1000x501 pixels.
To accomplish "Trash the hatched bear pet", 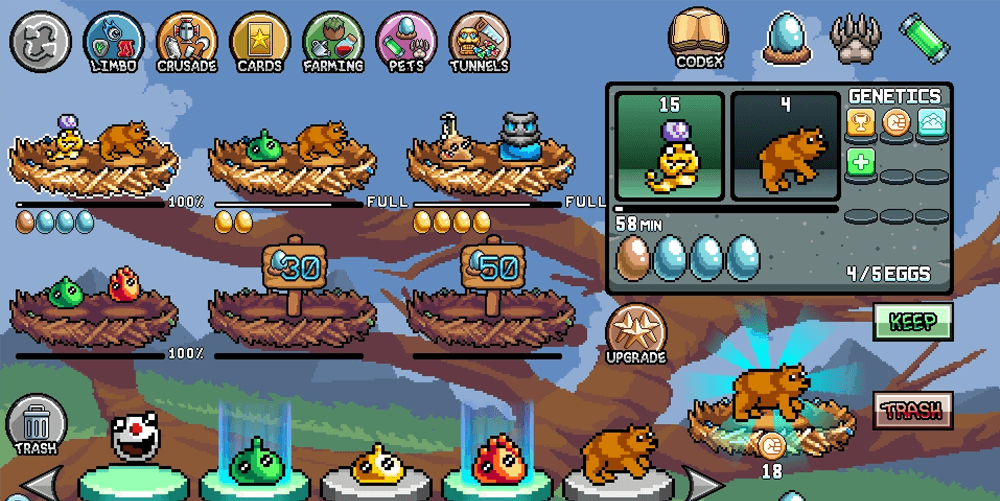I will [912, 409].
